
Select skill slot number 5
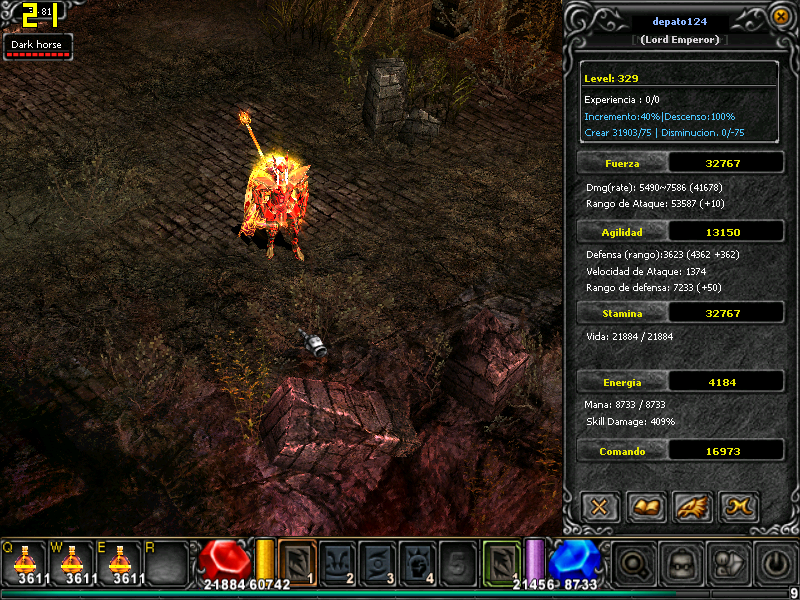pos(456,562)
